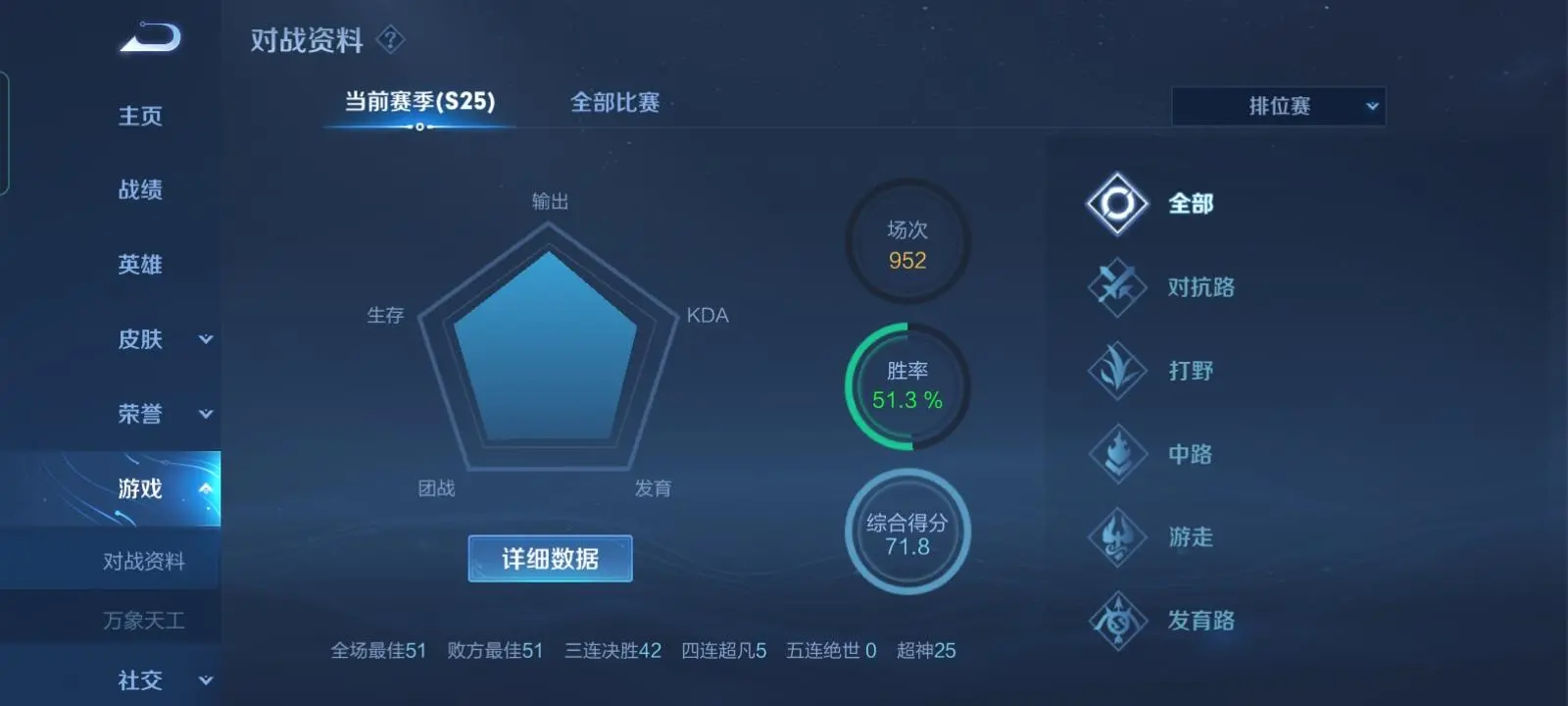Select the 中路 mid lane icon
This screenshot has width=1568, height=706.
[1117, 454]
